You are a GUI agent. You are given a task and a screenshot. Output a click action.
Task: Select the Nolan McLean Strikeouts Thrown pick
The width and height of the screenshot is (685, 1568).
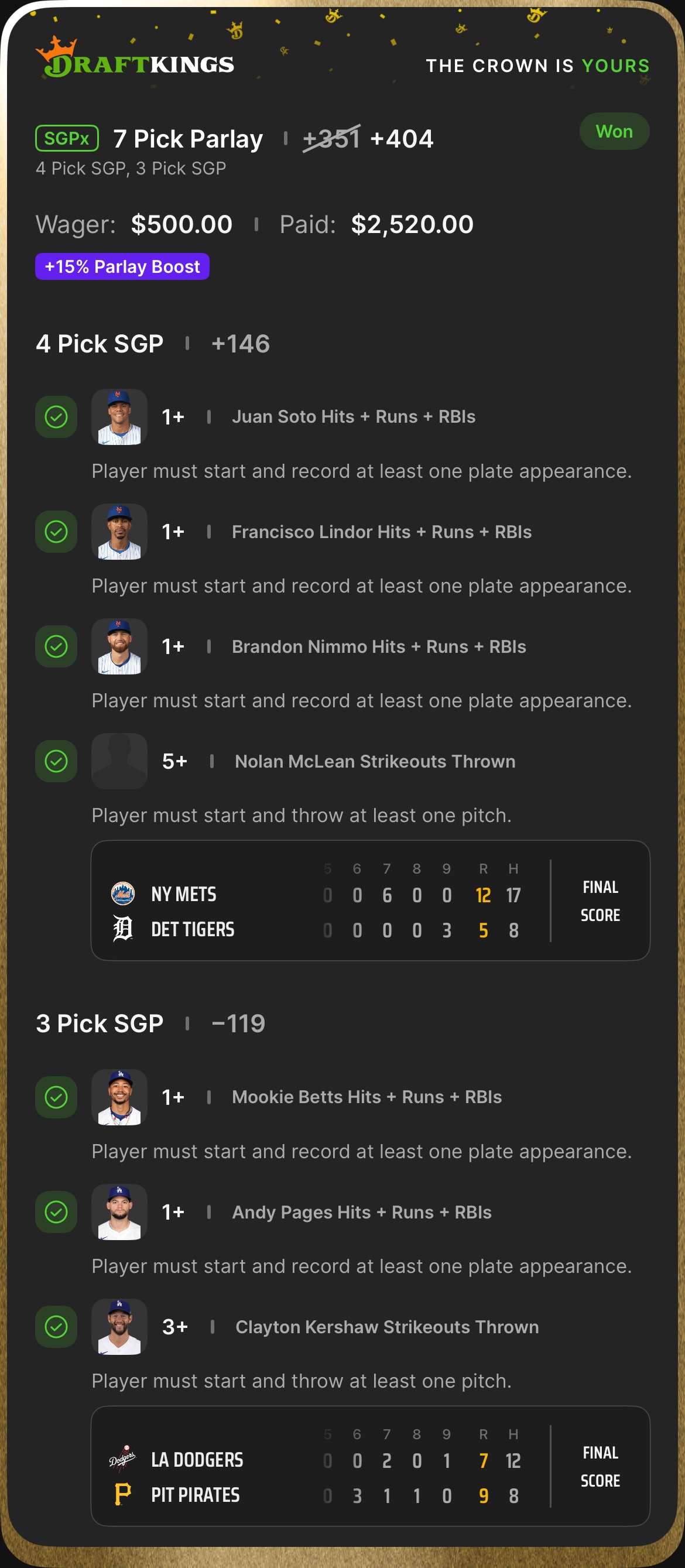click(375, 762)
